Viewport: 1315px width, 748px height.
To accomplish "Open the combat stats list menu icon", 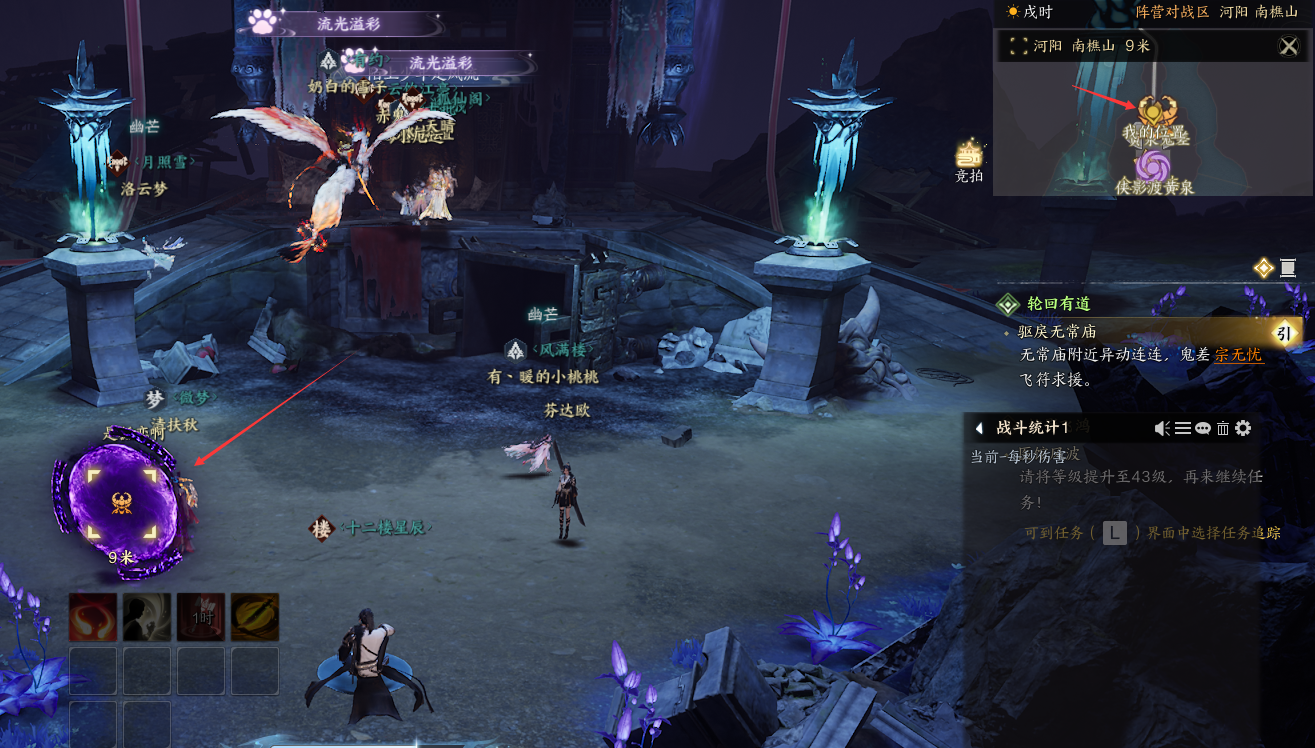I will pyautogui.click(x=1183, y=428).
